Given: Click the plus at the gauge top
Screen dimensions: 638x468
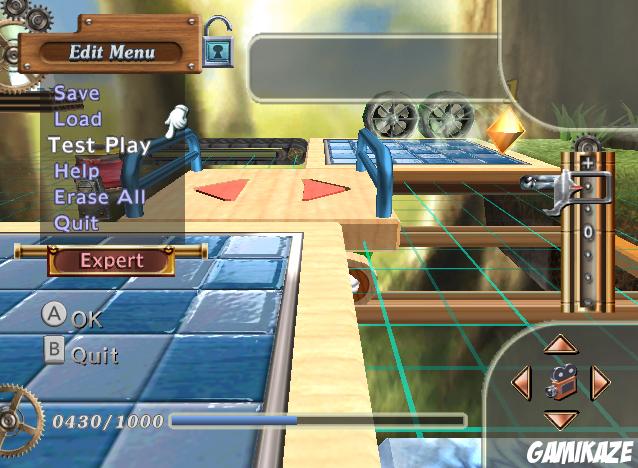Looking at the screenshot, I should [587, 162].
